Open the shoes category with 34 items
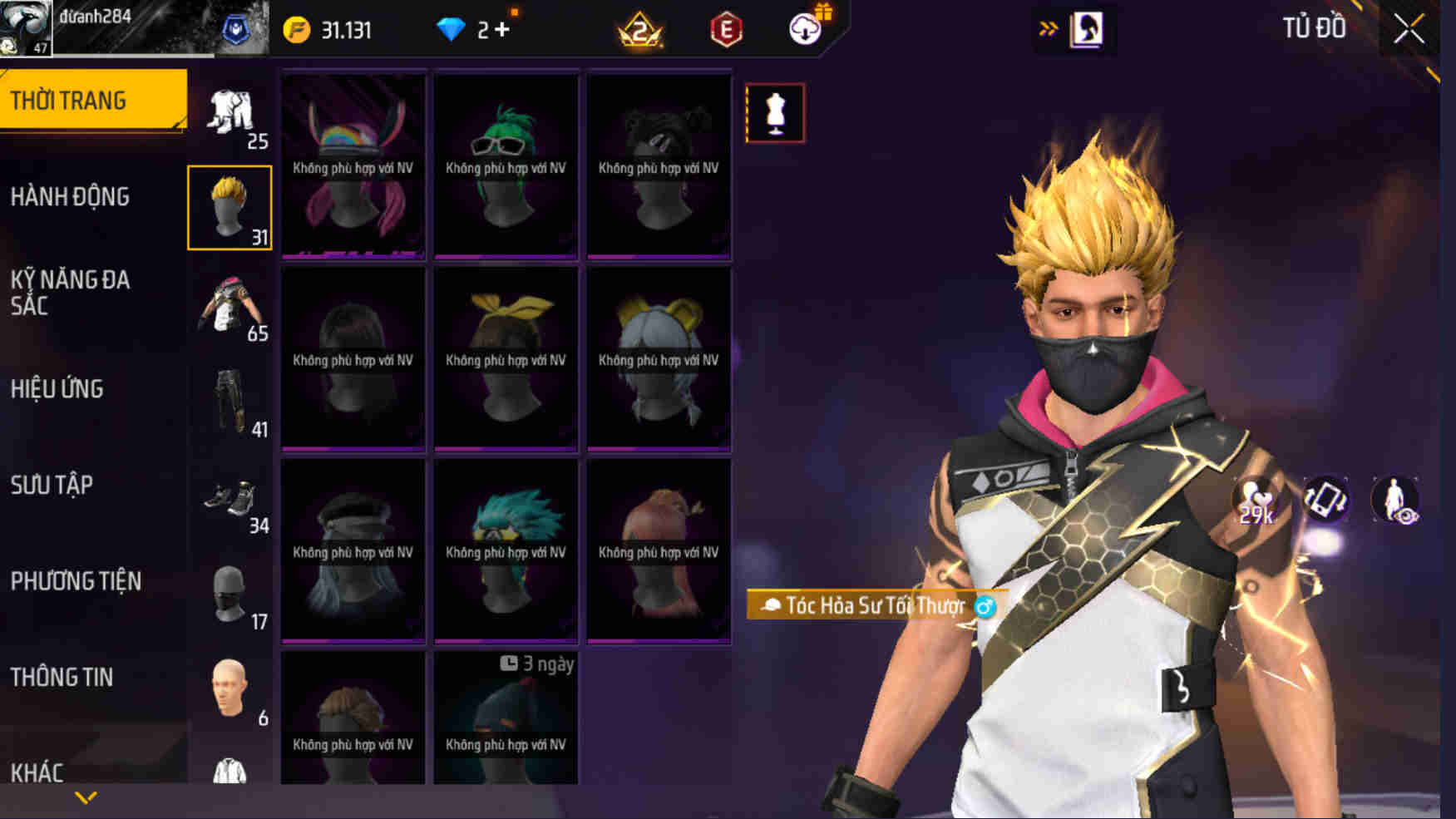This screenshot has height=819, width=1456. pos(231,503)
